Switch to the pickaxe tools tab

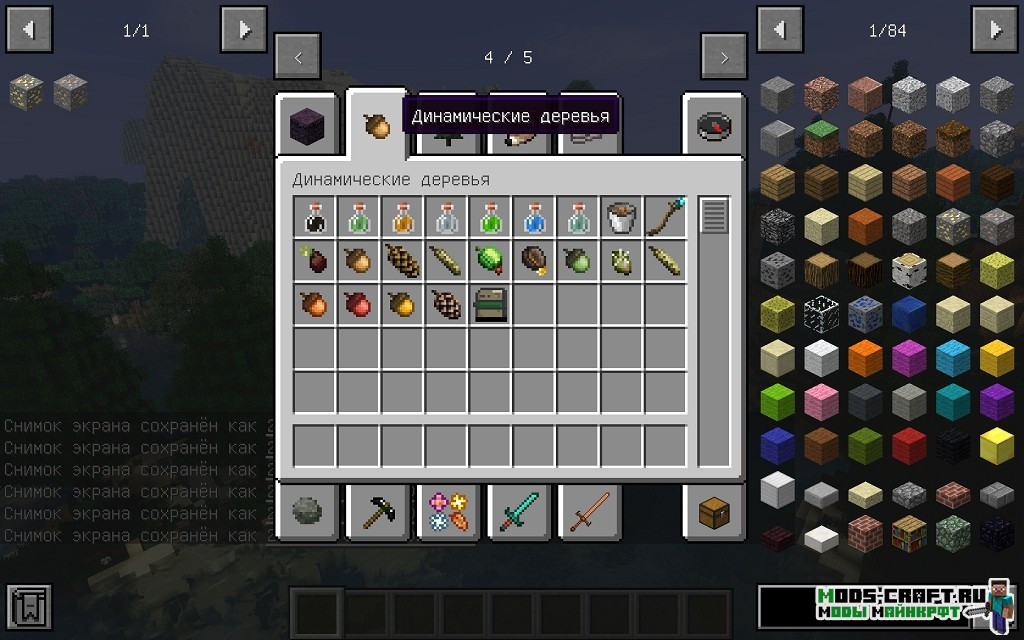[x=377, y=513]
